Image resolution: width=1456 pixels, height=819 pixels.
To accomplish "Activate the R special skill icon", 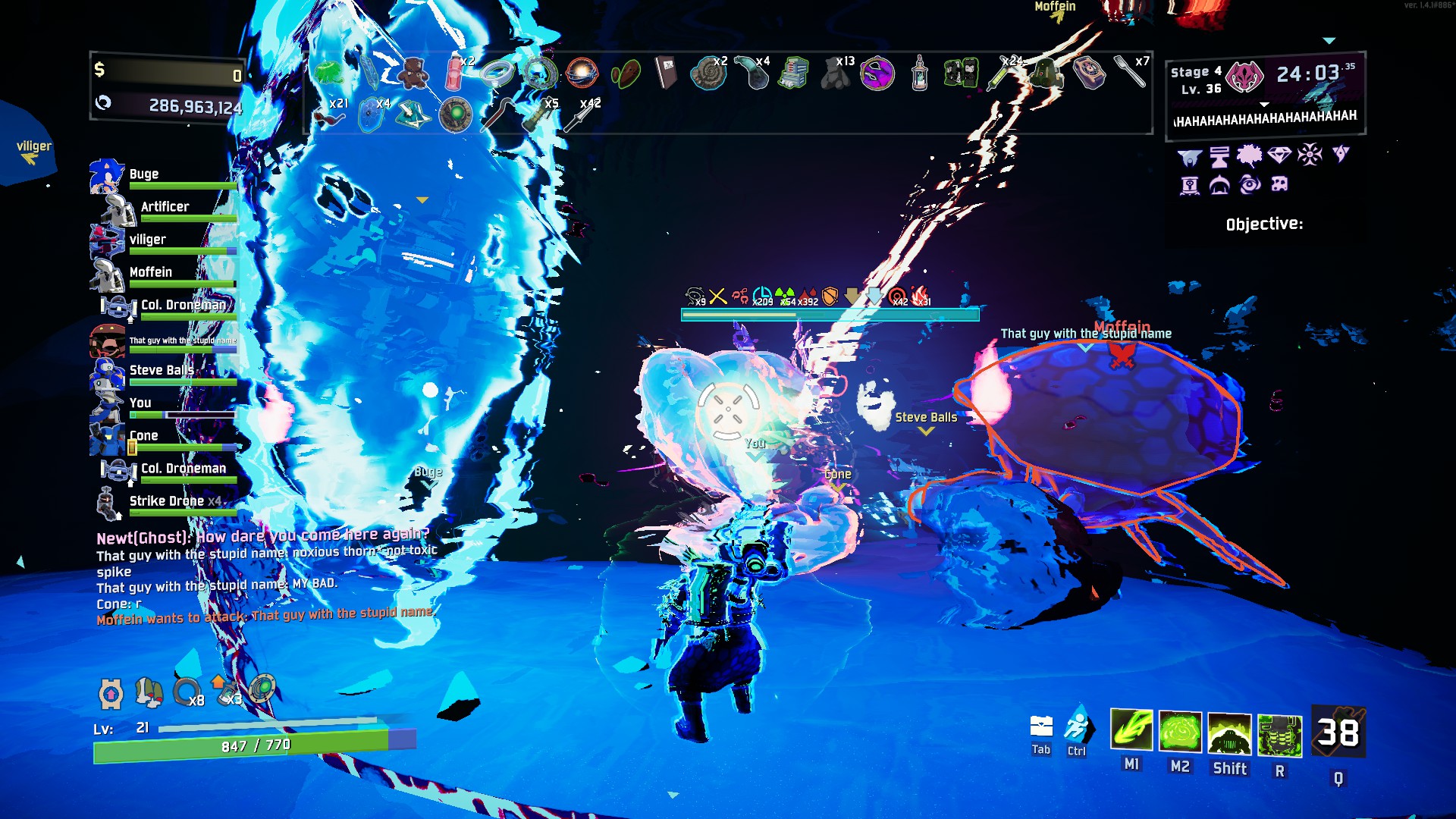I will [x=1279, y=735].
